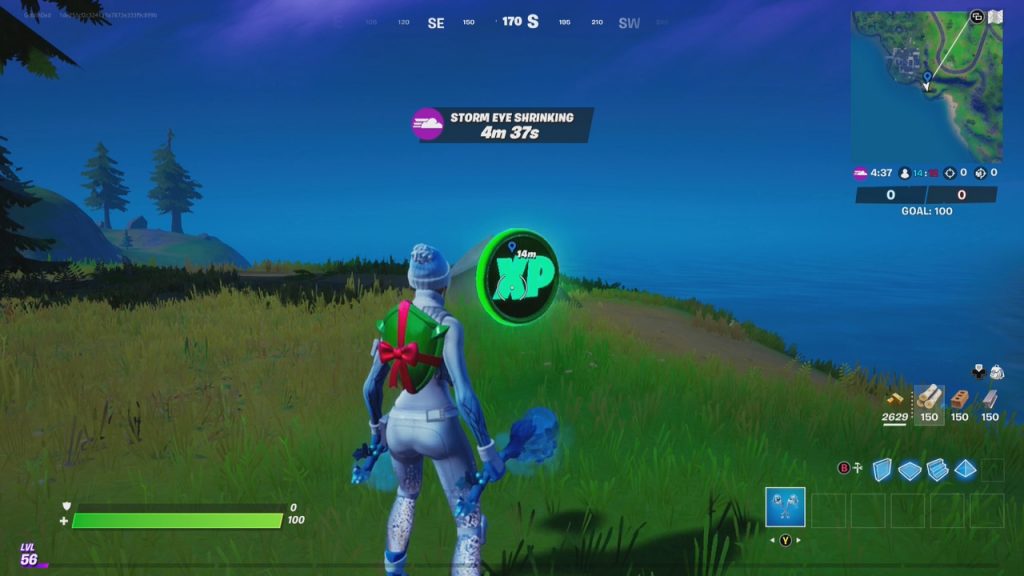Screen dimensions: 1024x576
Task: Click the XP coin marker
Action: [x=517, y=276]
